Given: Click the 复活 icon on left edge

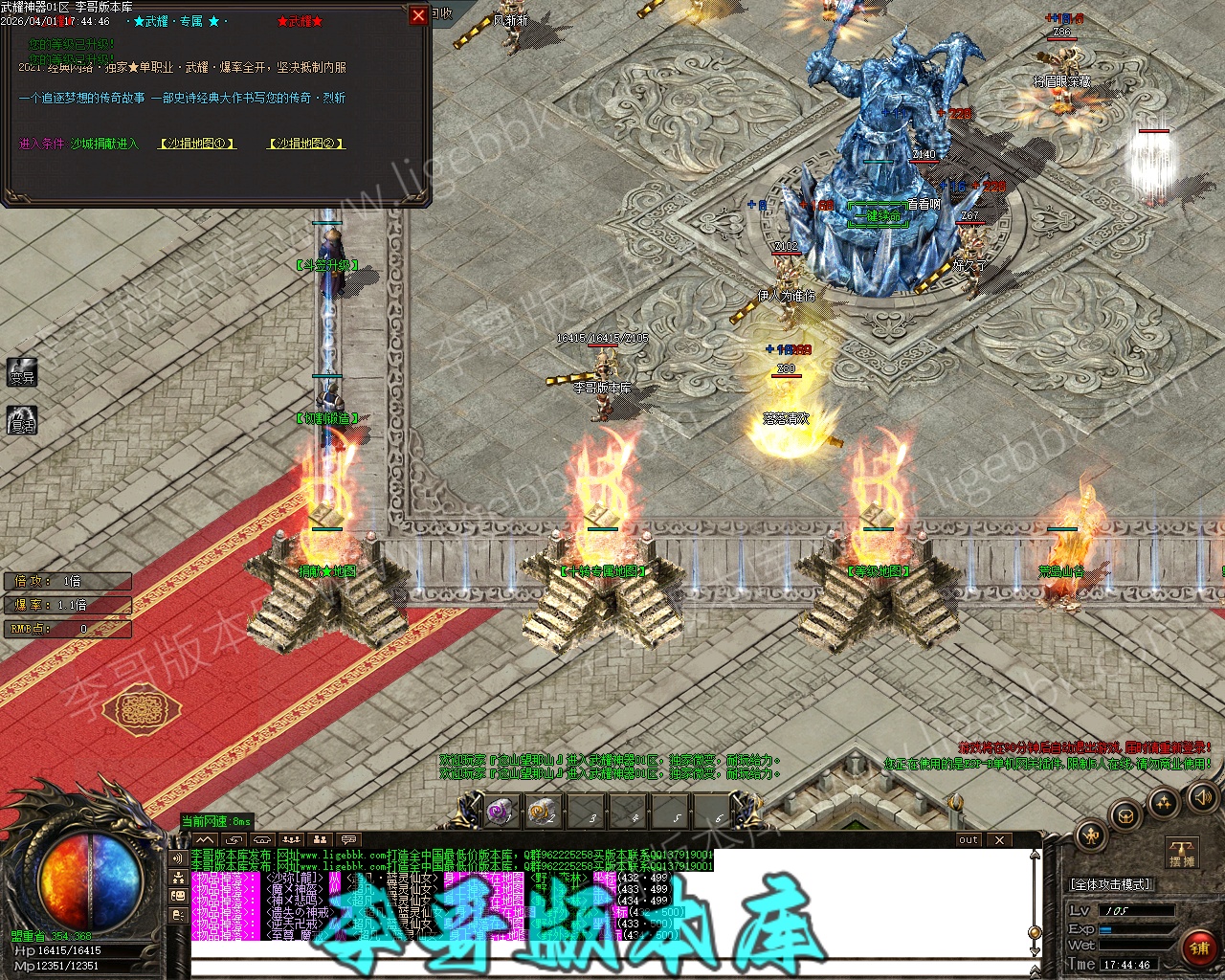Looking at the screenshot, I should (22, 420).
